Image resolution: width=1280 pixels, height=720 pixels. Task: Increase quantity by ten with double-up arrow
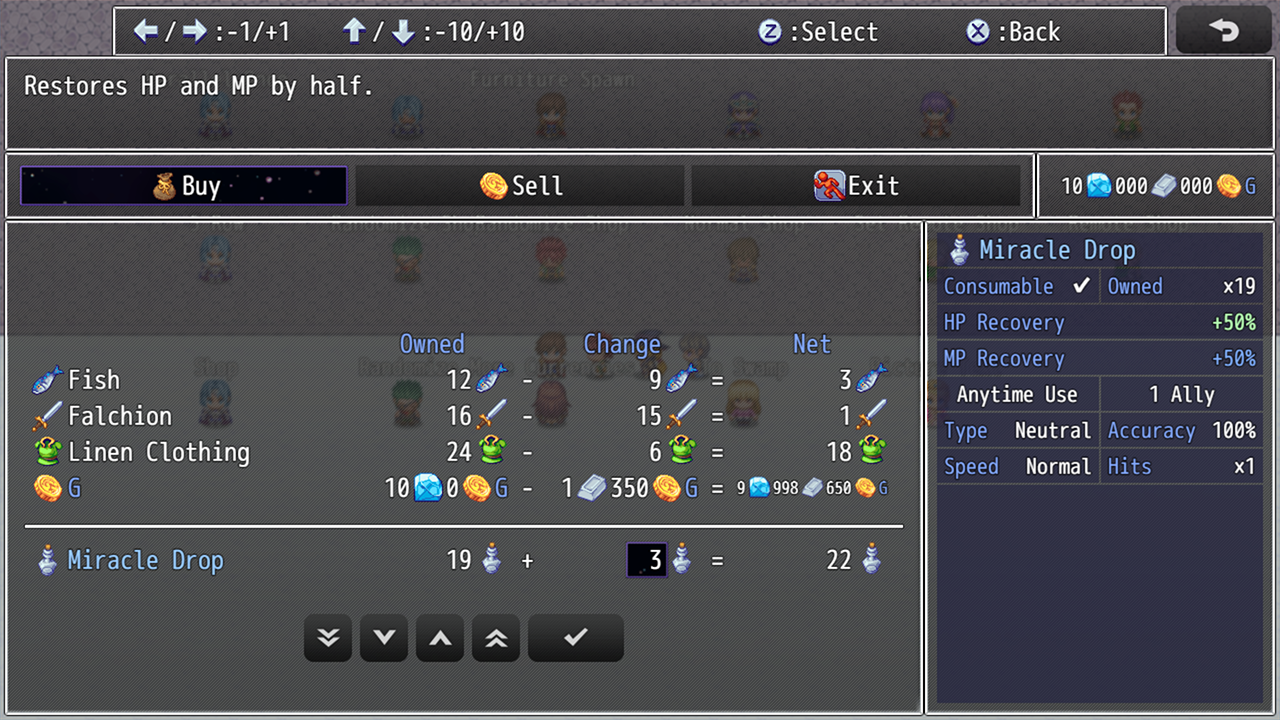pyautogui.click(x=496, y=638)
